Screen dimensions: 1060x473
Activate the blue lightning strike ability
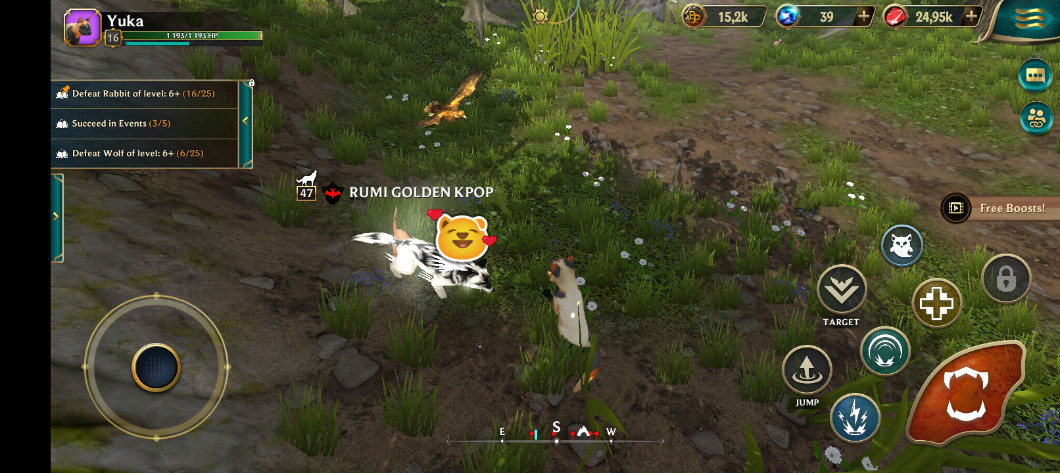(855, 418)
